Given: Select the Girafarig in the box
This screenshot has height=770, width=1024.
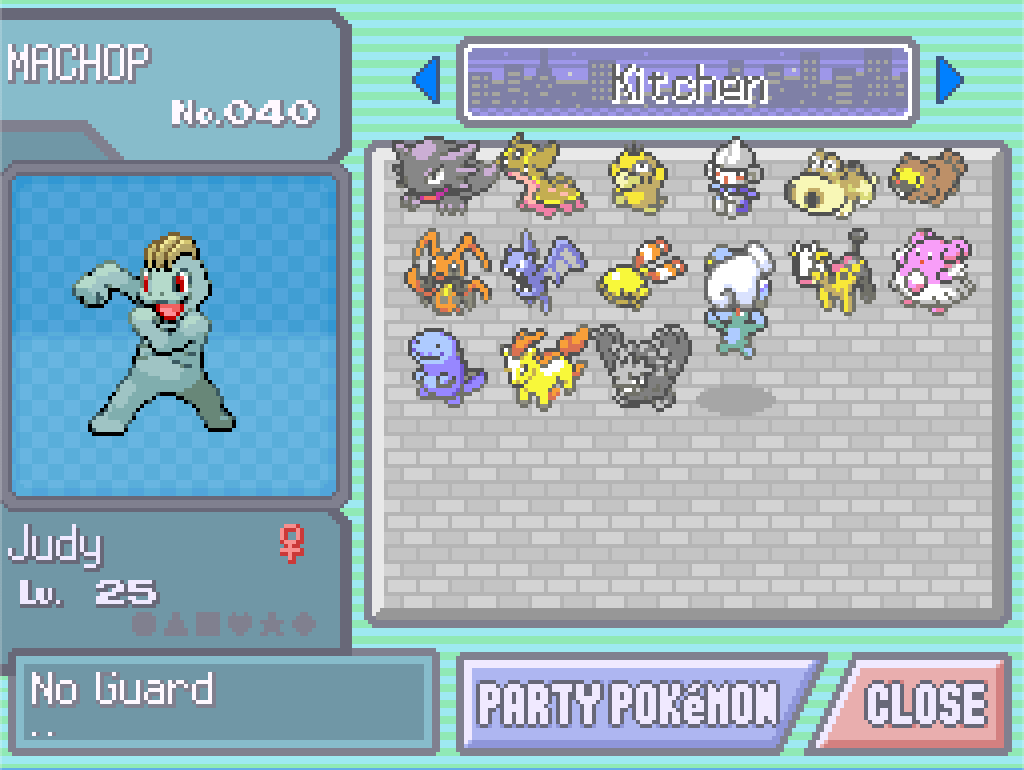Looking at the screenshot, I should pos(833,270).
